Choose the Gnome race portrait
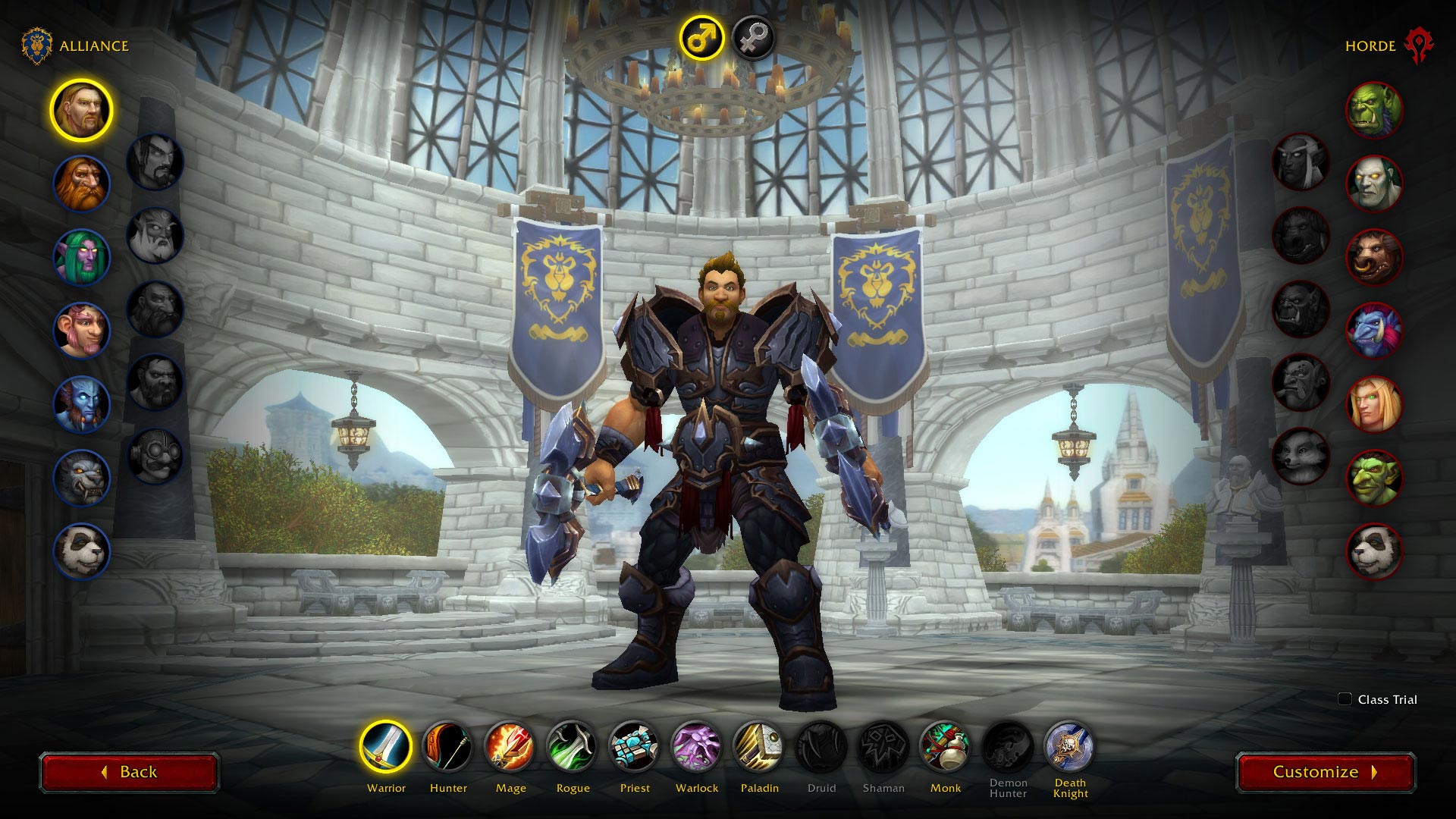The width and height of the screenshot is (1456, 819). tap(81, 331)
